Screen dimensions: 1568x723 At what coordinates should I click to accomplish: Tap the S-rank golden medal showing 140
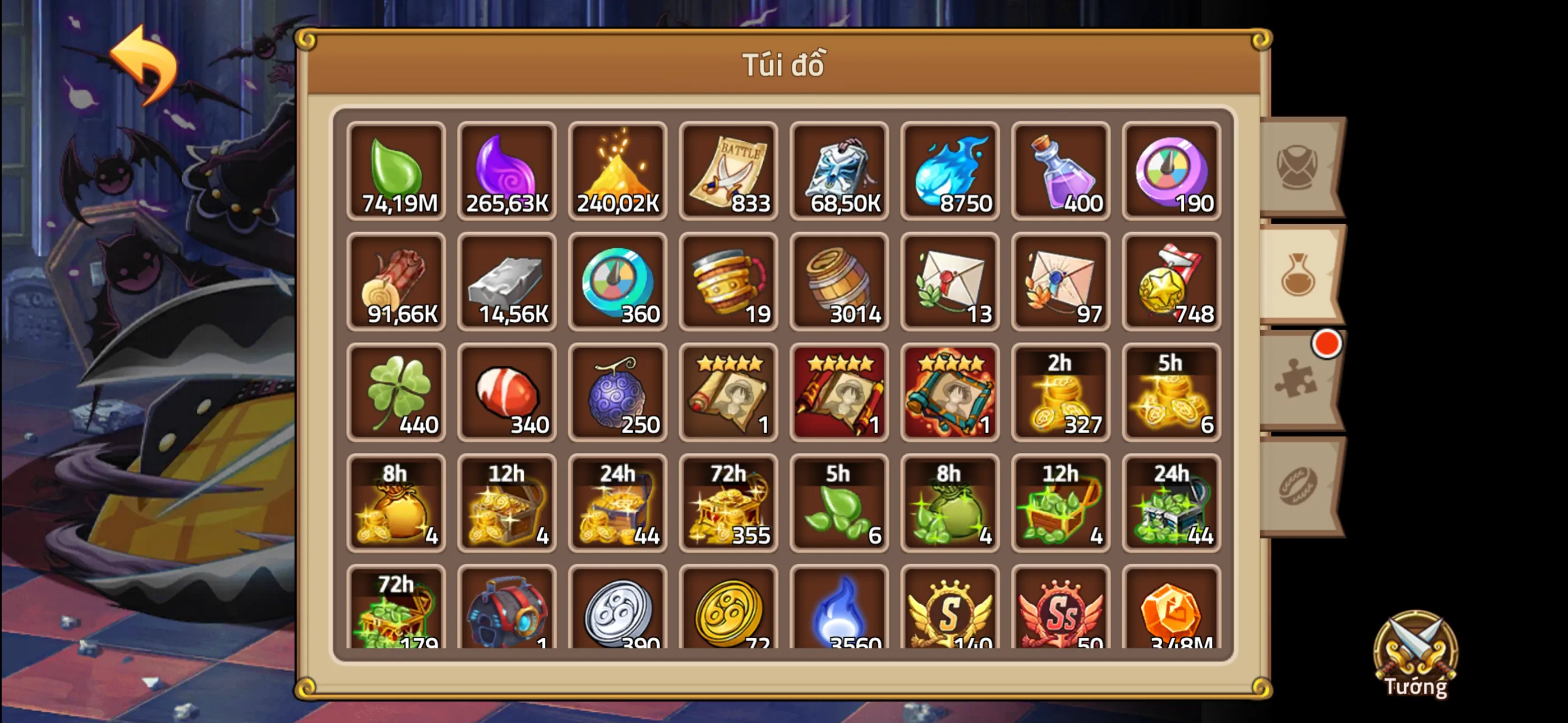(x=950, y=615)
